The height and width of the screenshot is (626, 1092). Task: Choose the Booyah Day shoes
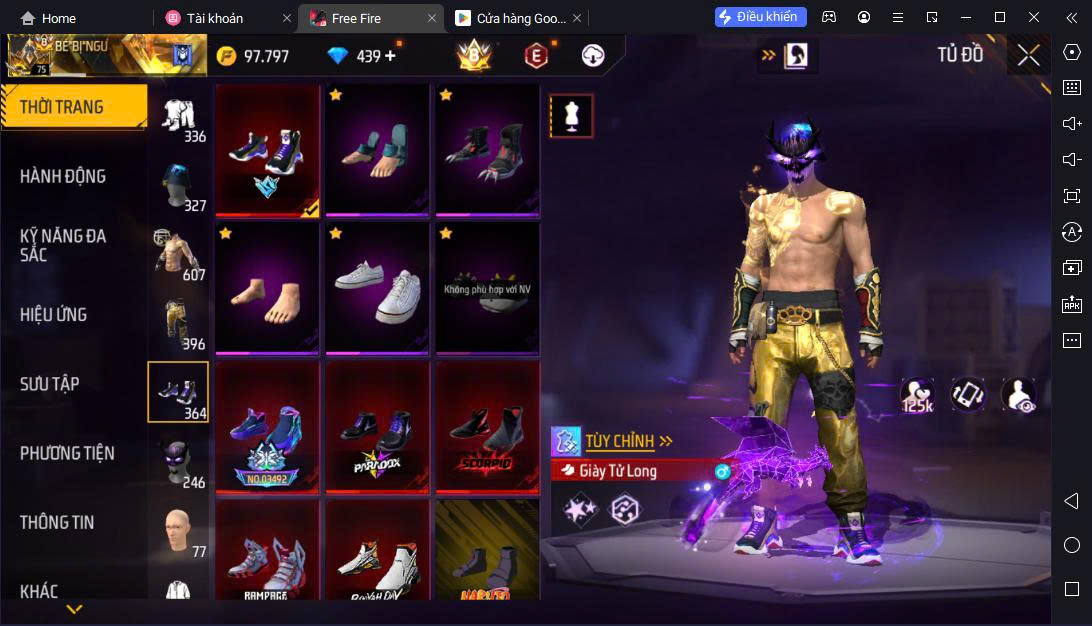tap(377, 552)
